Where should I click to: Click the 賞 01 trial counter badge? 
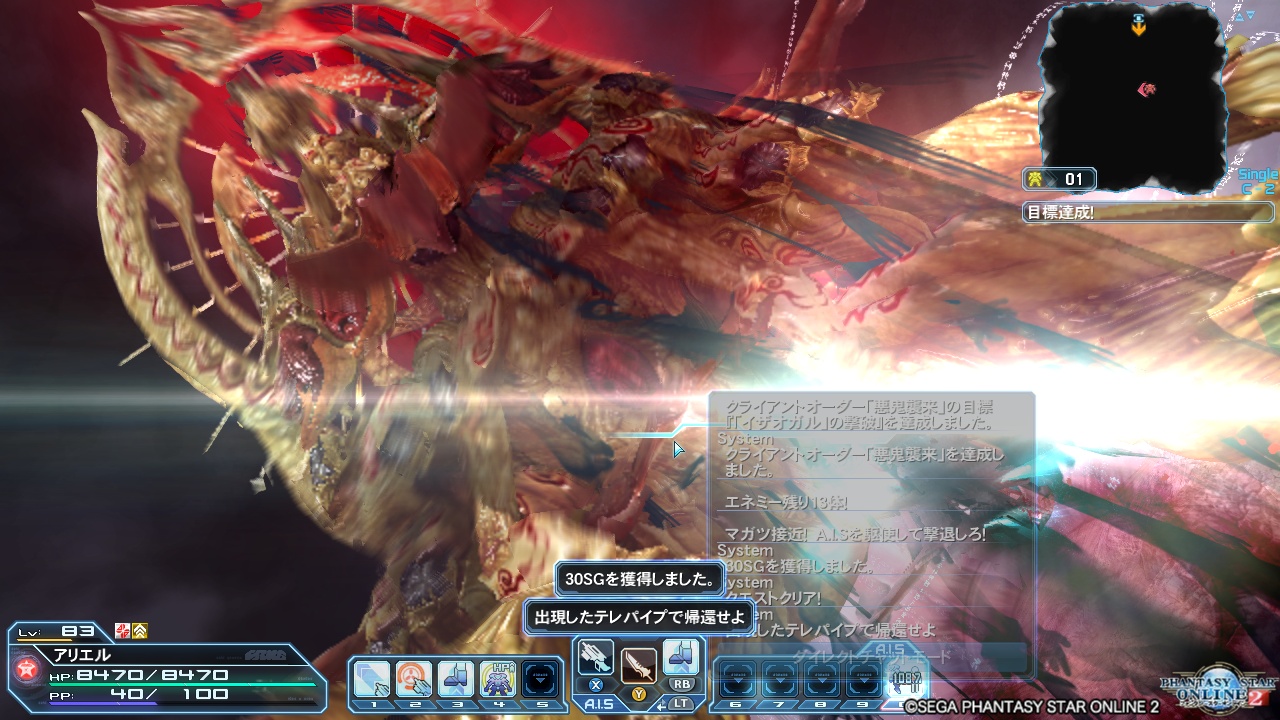coord(1060,179)
